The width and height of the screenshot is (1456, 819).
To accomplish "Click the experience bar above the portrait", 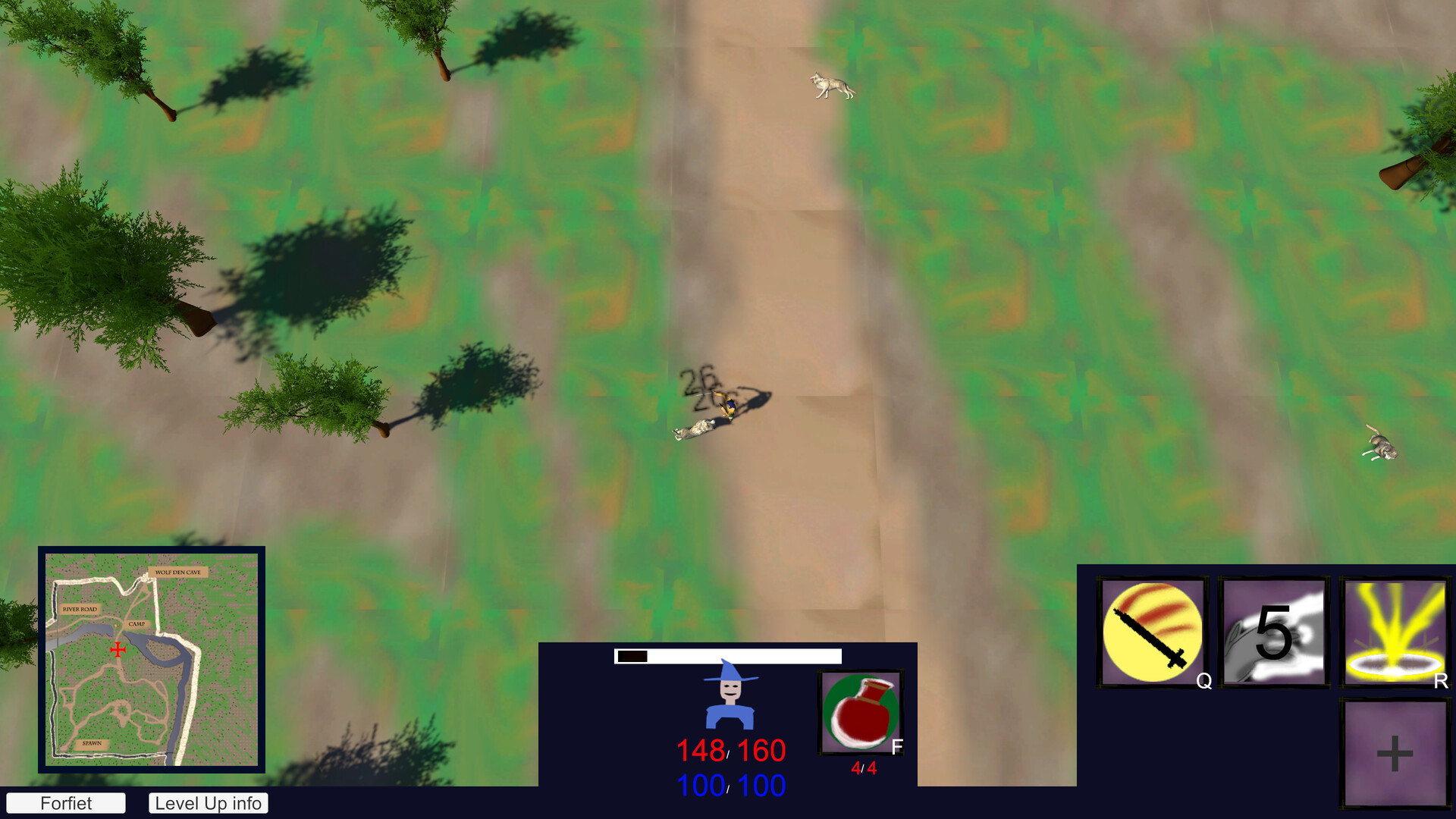I will (x=728, y=657).
